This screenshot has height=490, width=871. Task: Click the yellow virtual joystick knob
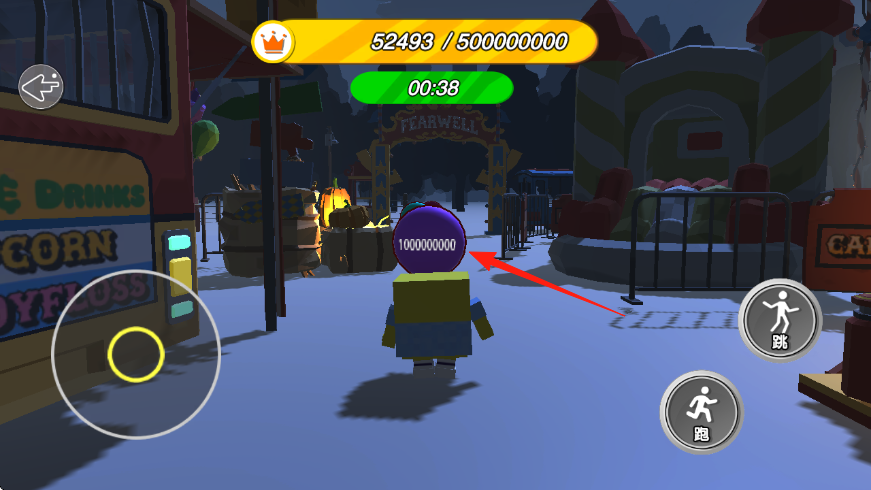click(136, 353)
